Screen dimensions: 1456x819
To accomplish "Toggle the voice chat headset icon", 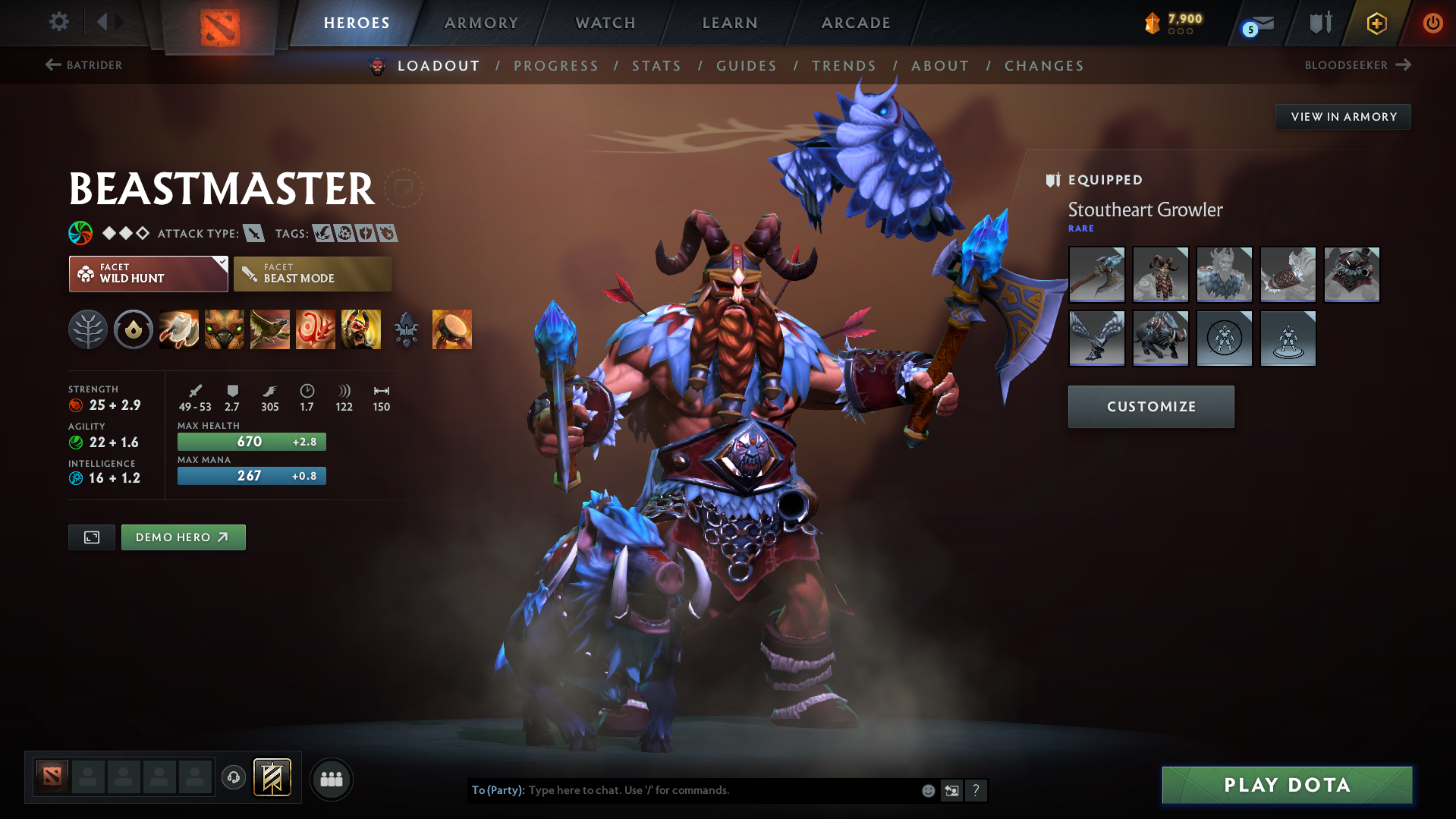I will [x=233, y=779].
